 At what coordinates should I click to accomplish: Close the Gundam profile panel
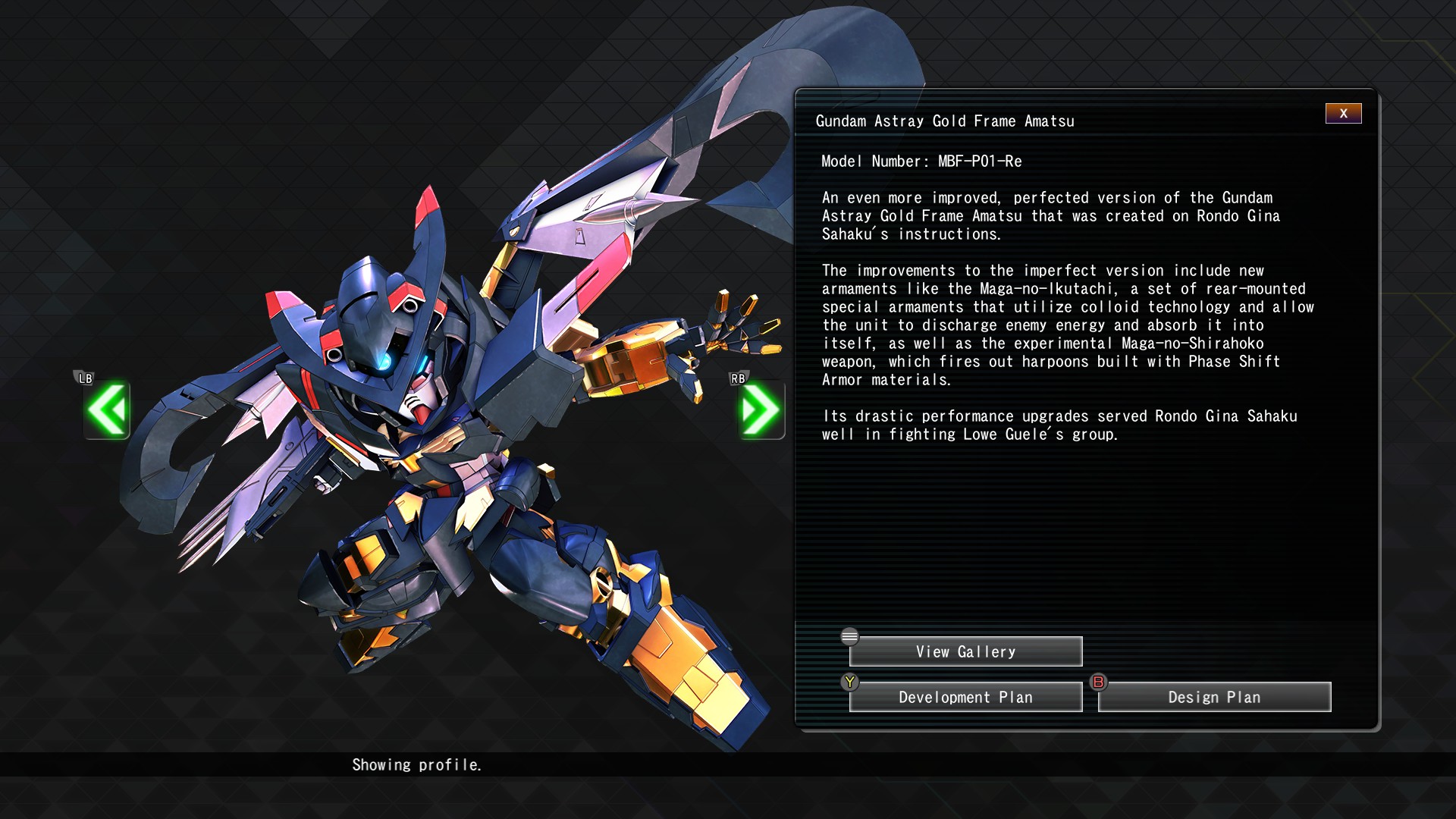click(1343, 114)
